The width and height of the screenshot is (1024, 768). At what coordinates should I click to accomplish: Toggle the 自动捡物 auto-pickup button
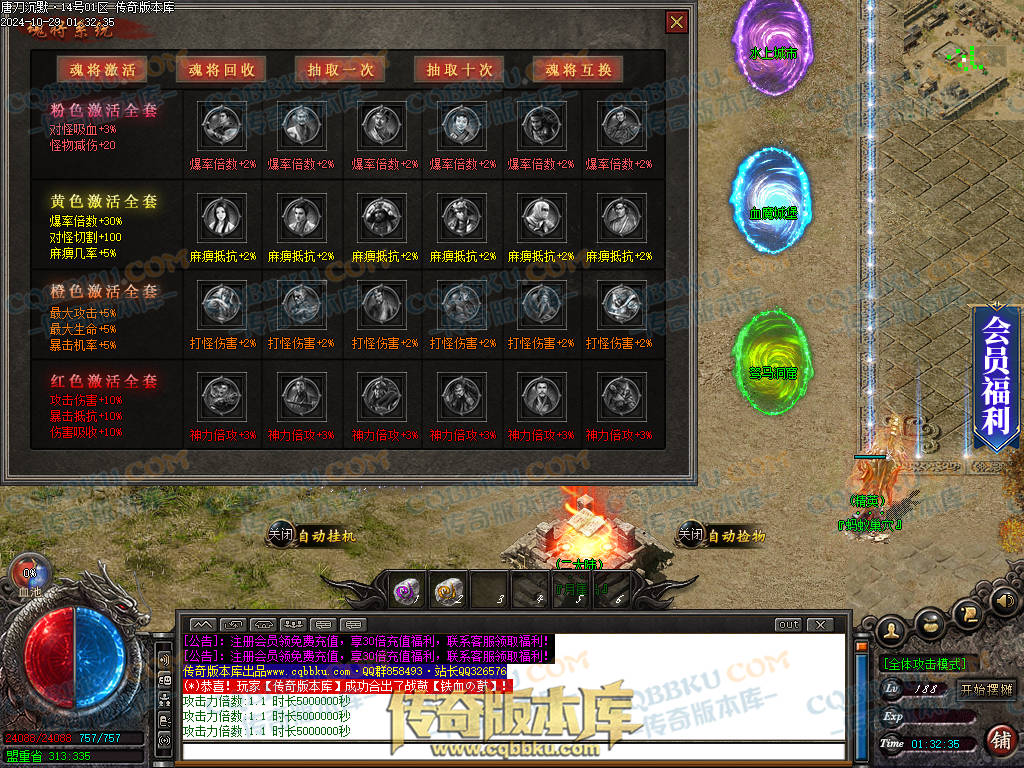(722, 536)
